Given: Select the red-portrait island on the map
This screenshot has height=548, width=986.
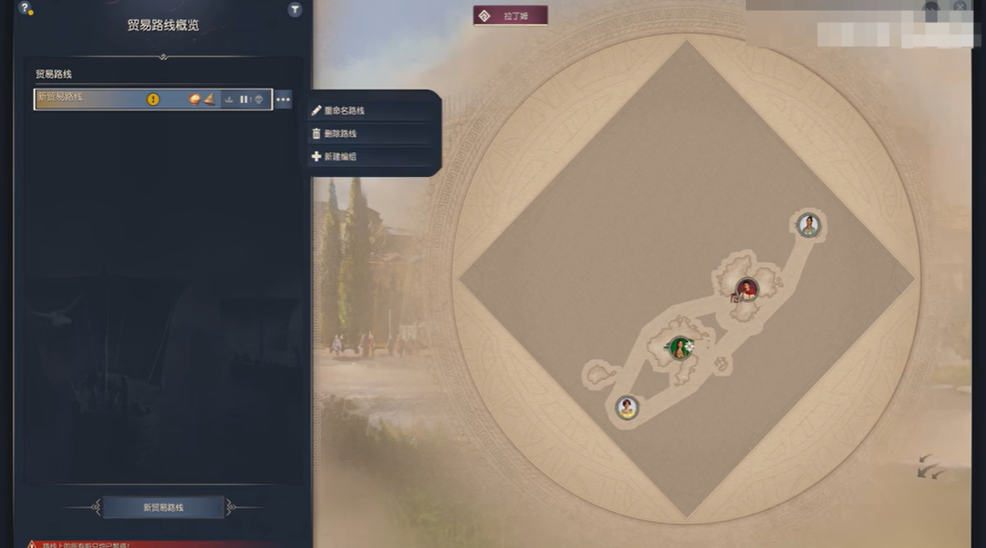Looking at the screenshot, I should [746, 289].
